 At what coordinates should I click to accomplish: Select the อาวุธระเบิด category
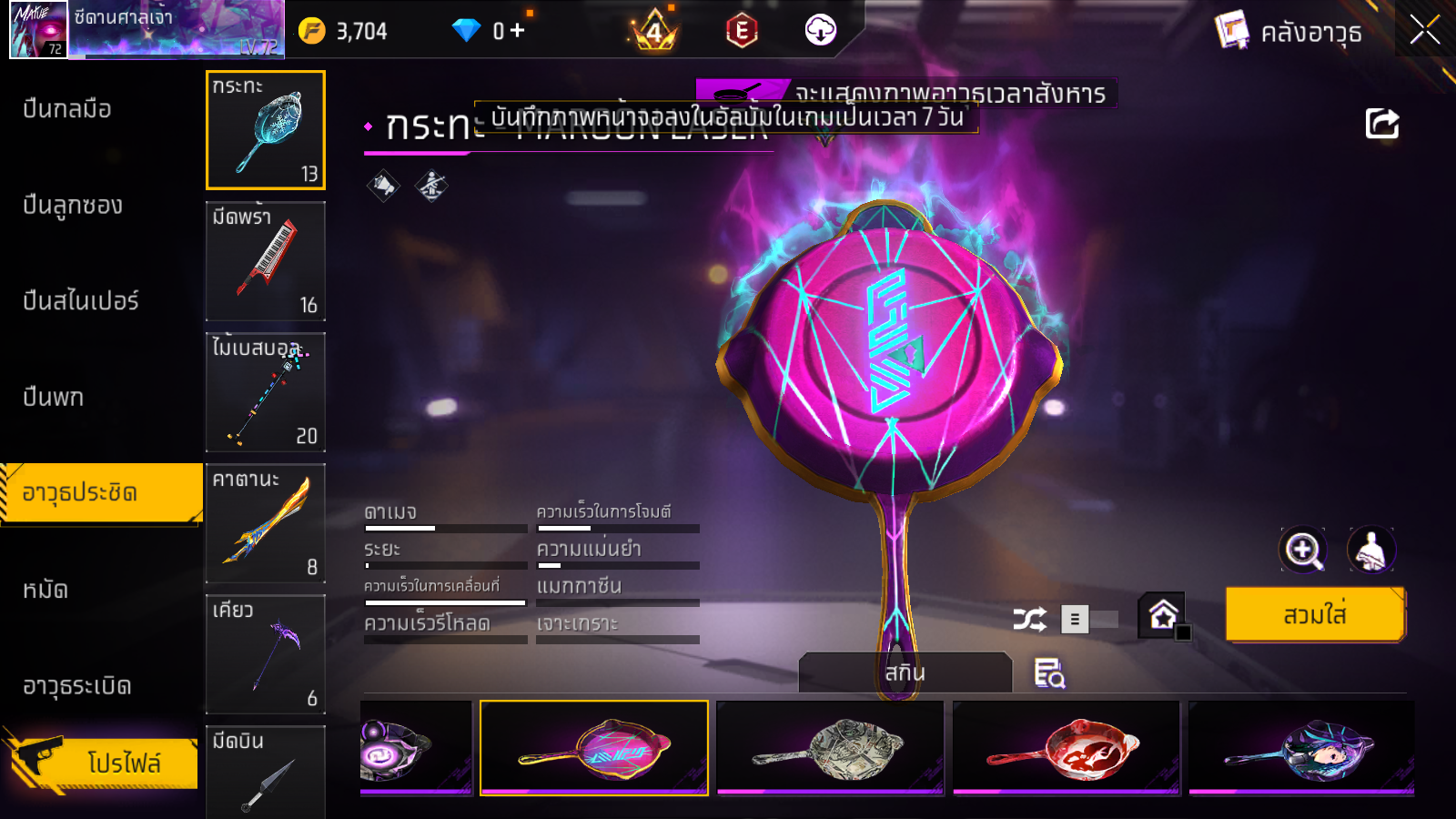[x=77, y=686]
